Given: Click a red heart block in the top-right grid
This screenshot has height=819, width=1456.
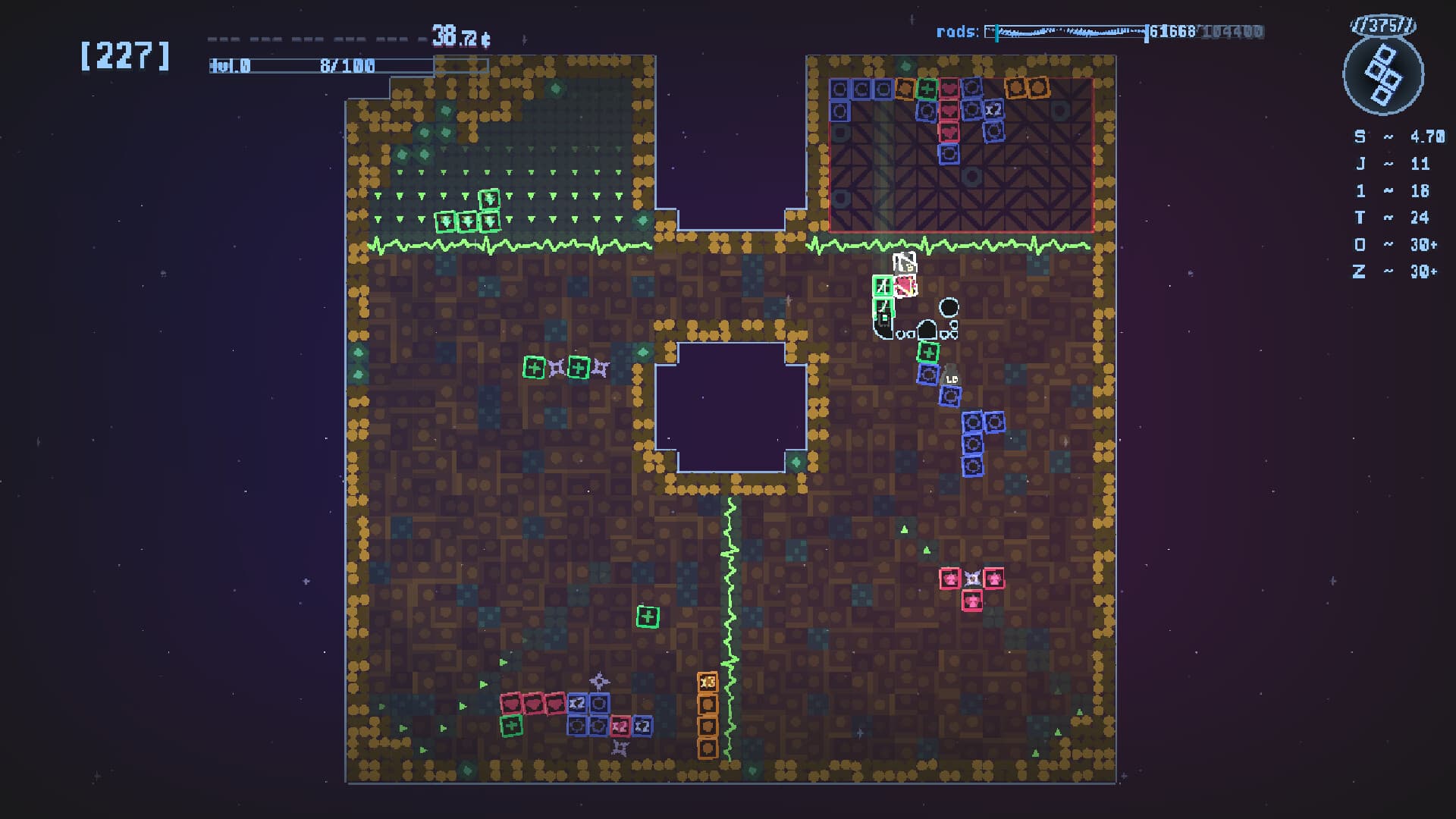Looking at the screenshot, I should [950, 111].
